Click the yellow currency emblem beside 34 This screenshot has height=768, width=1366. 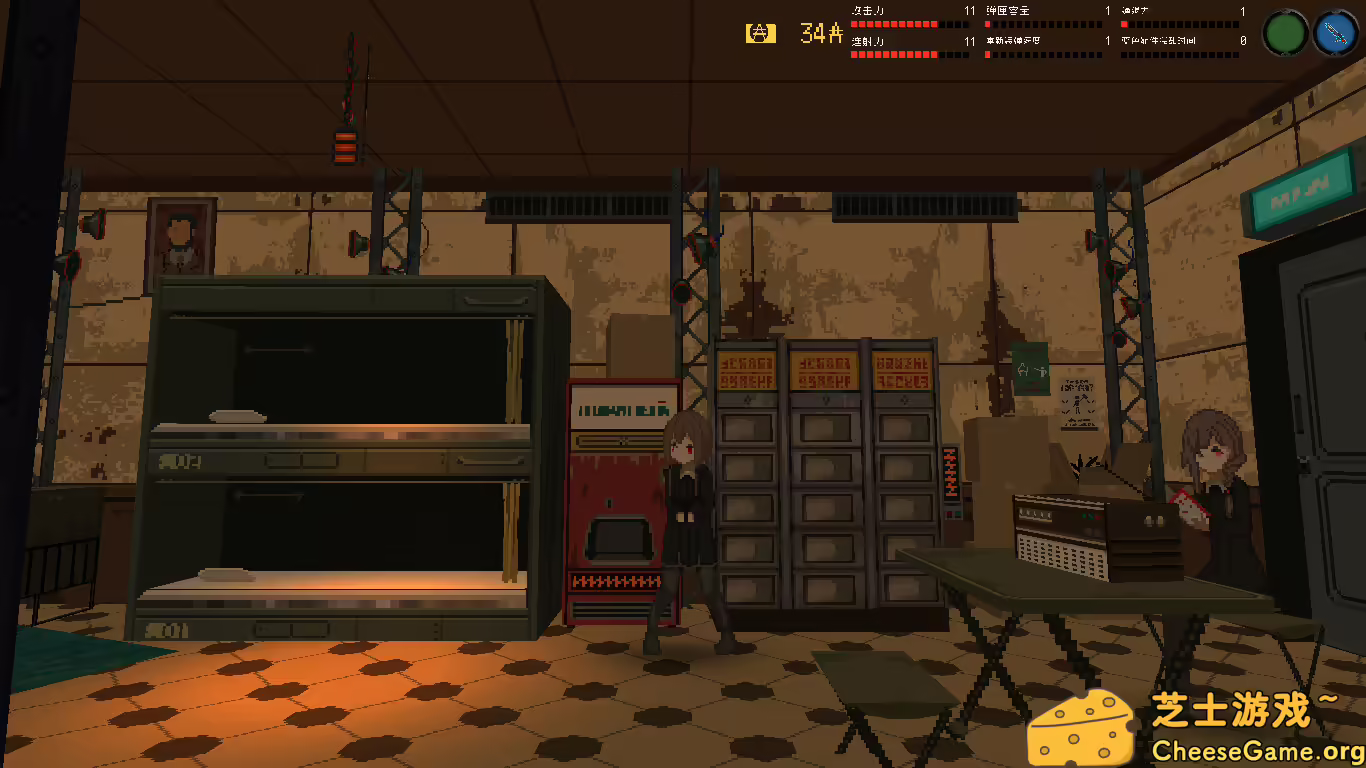pyautogui.click(x=759, y=32)
